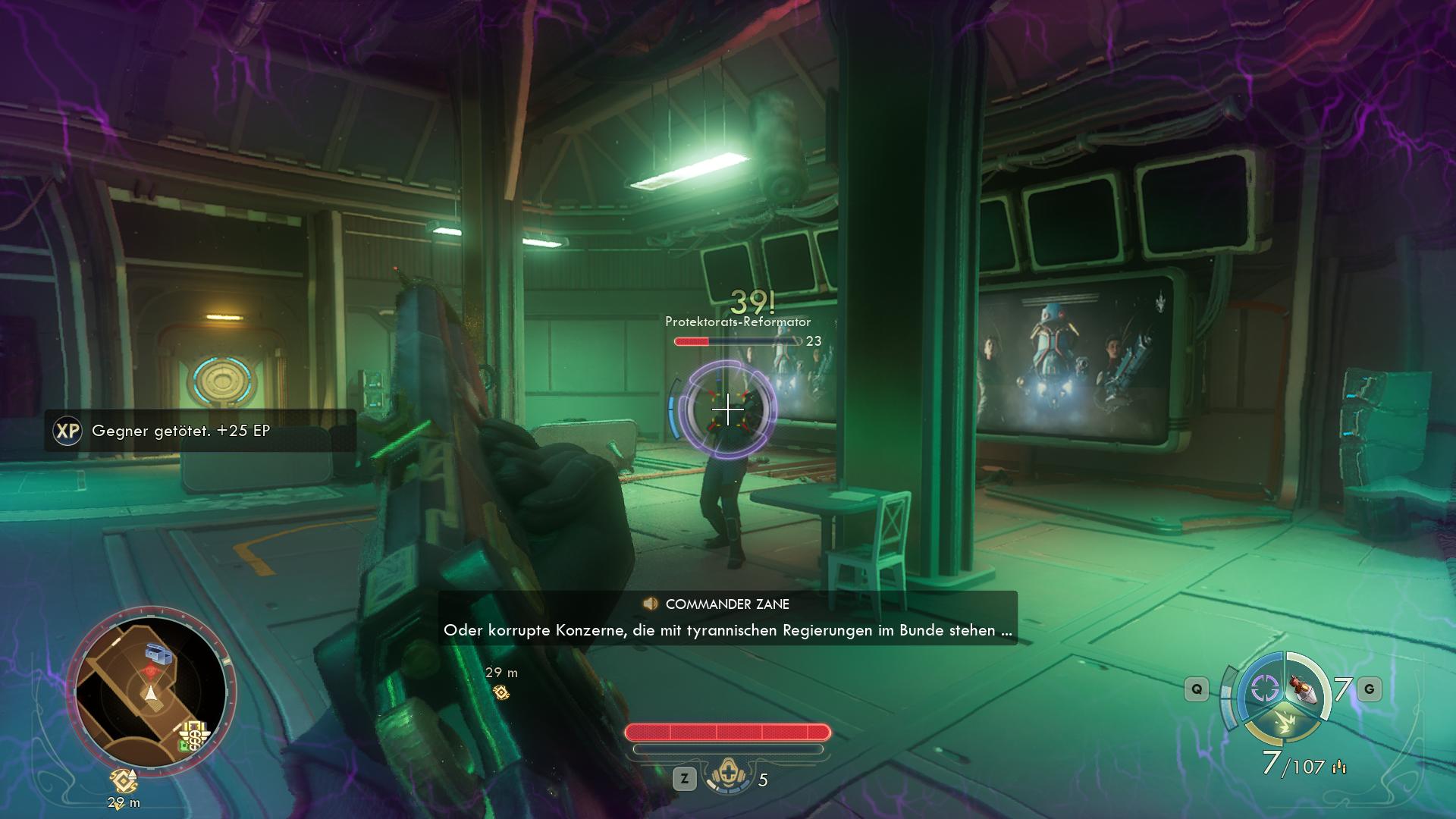The width and height of the screenshot is (1456, 819).
Task: Select the chest marker on the minimap
Action: click(159, 653)
